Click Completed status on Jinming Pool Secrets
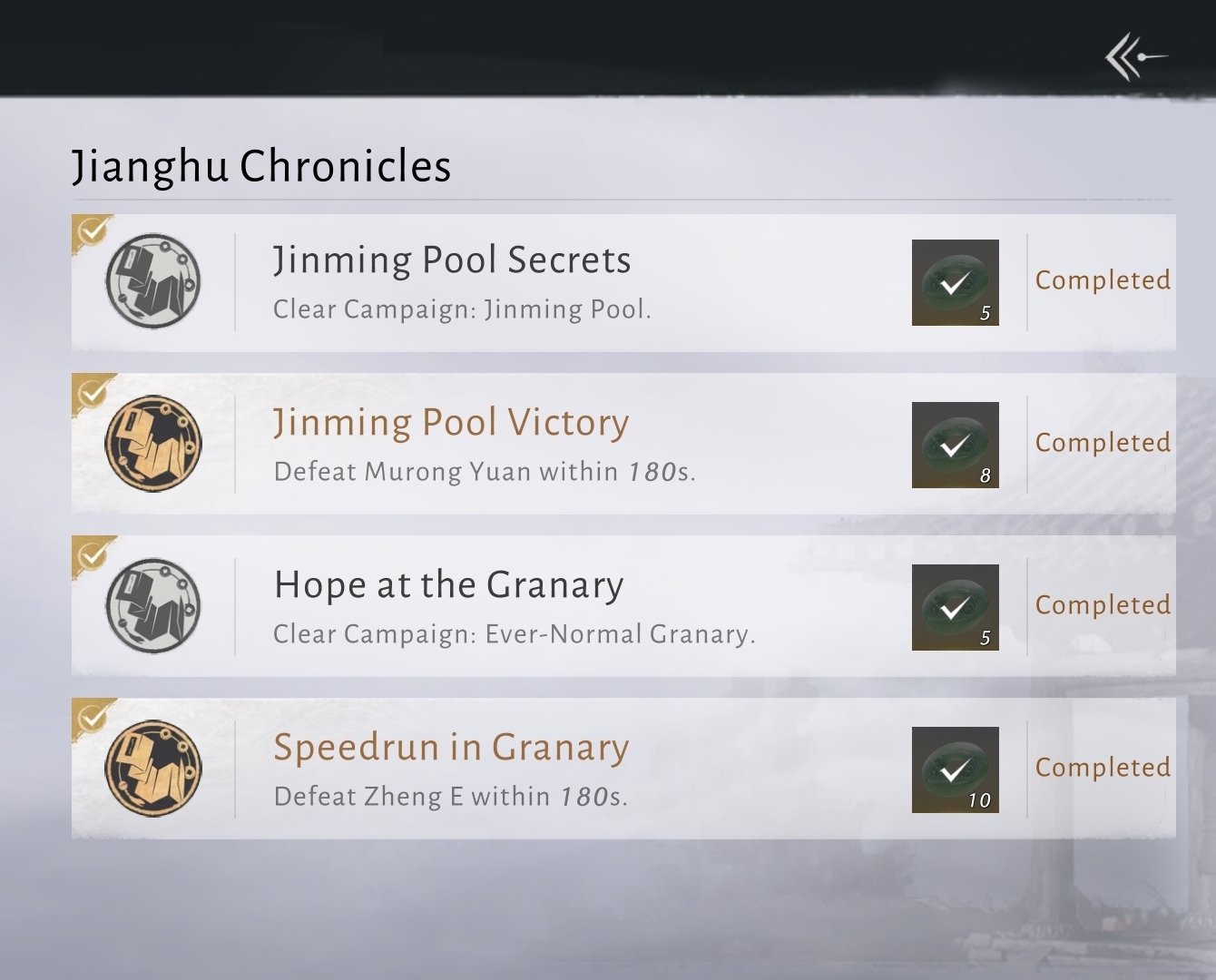1216x980 pixels. point(1103,280)
